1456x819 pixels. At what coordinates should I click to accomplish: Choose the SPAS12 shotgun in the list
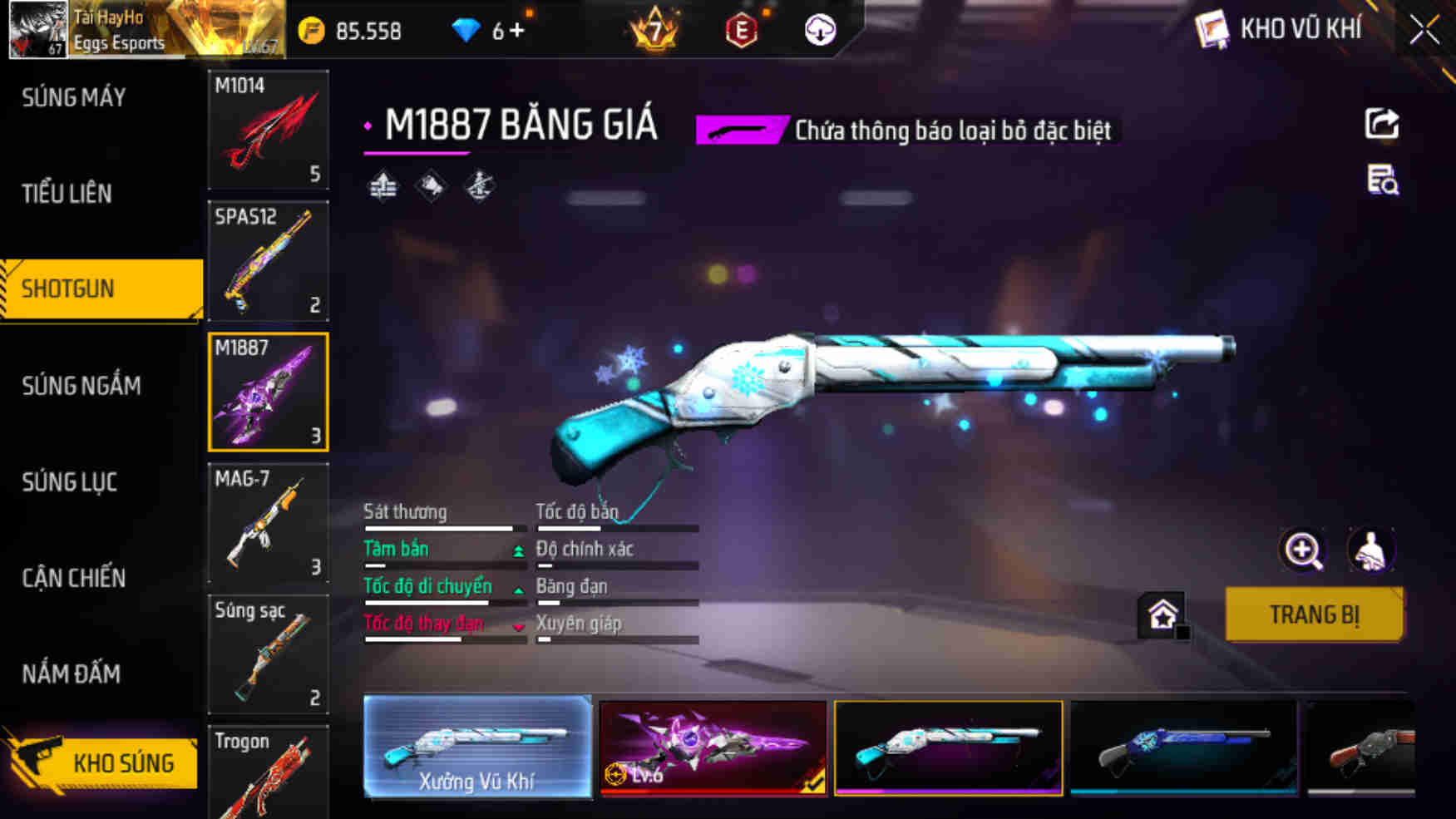tap(268, 261)
